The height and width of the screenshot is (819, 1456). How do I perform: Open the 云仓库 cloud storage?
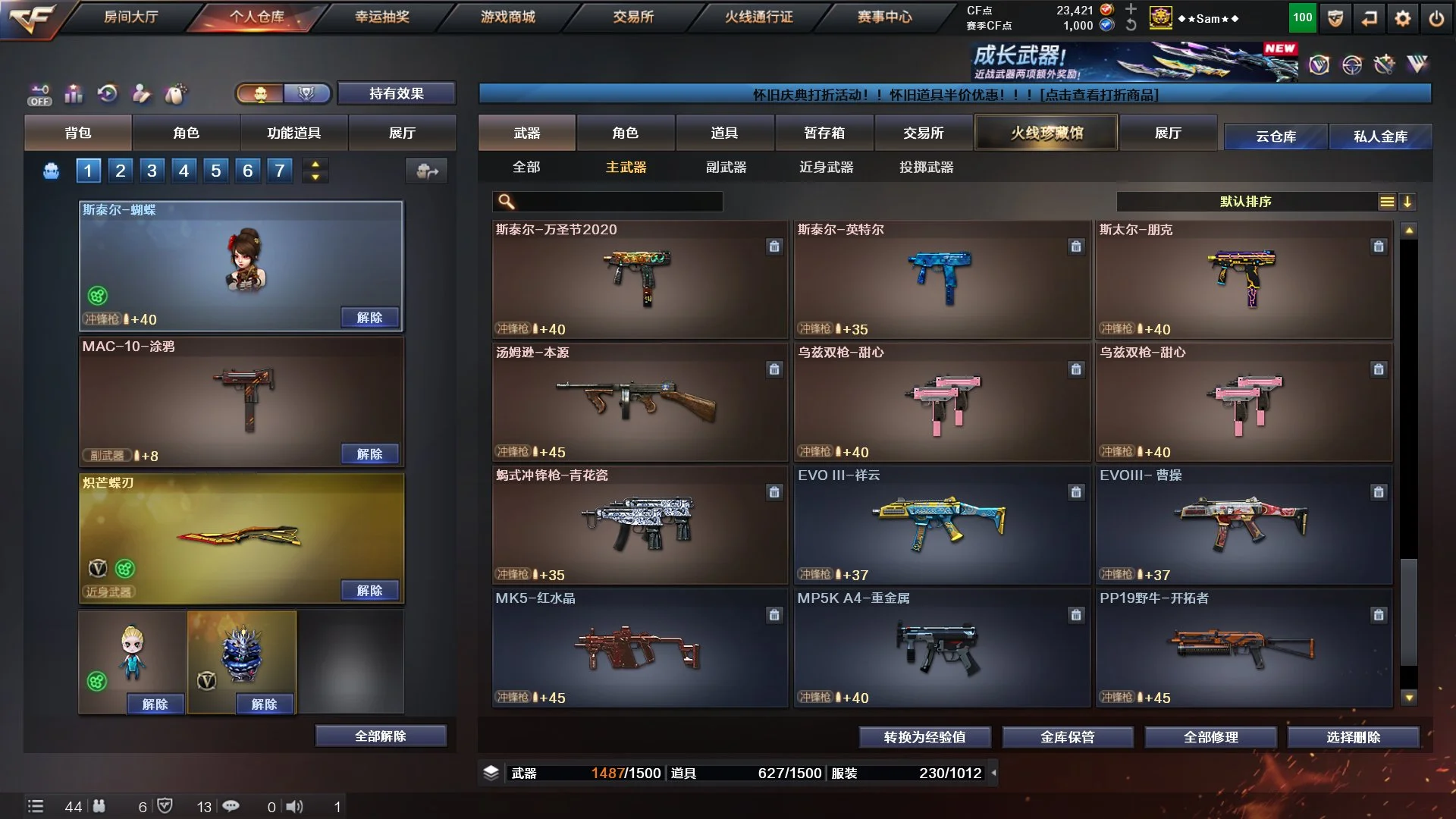point(1276,136)
